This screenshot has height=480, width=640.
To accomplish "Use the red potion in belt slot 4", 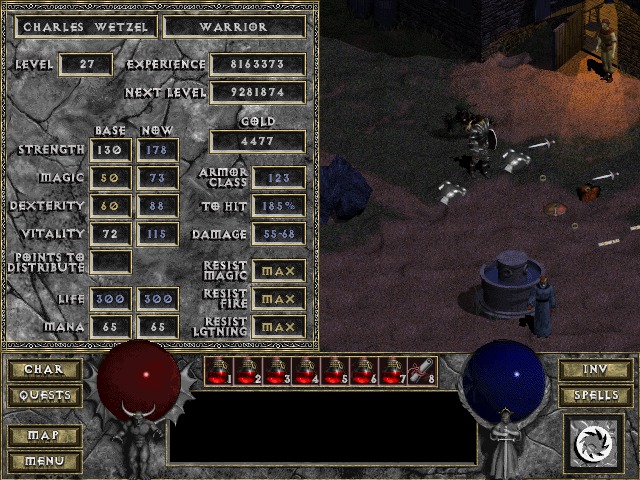I will [x=307, y=371].
